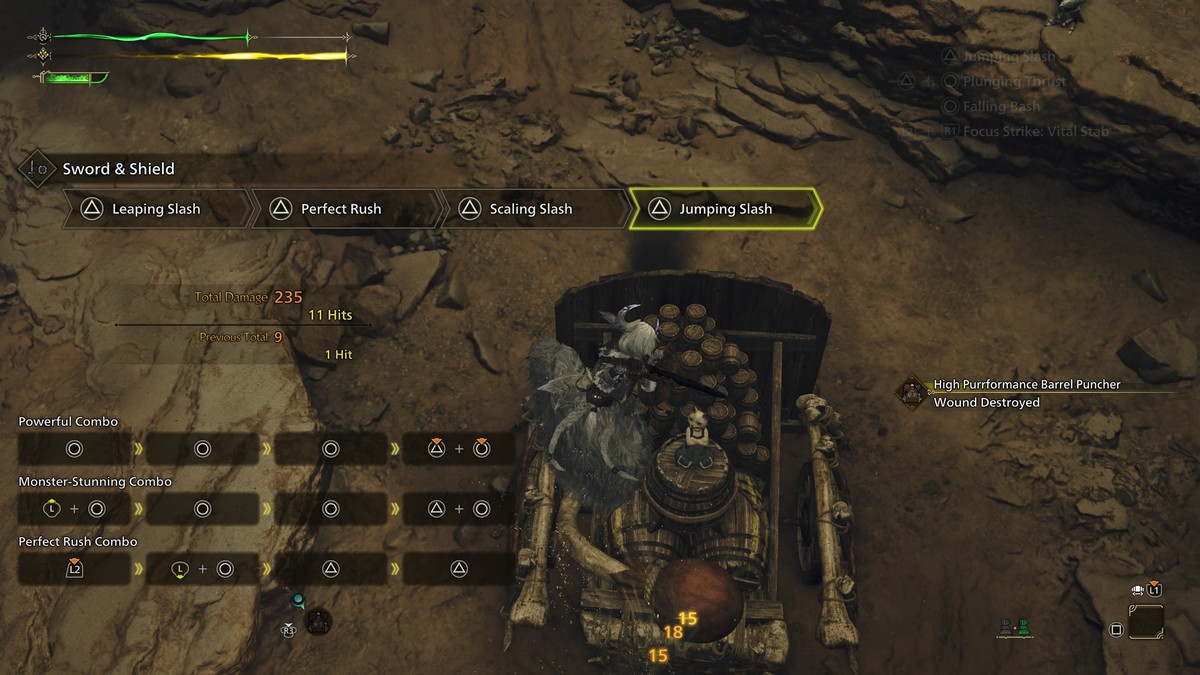This screenshot has width=1200, height=675.
Task: Select the Powerful Combo row
Action: click(x=68, y=422)
